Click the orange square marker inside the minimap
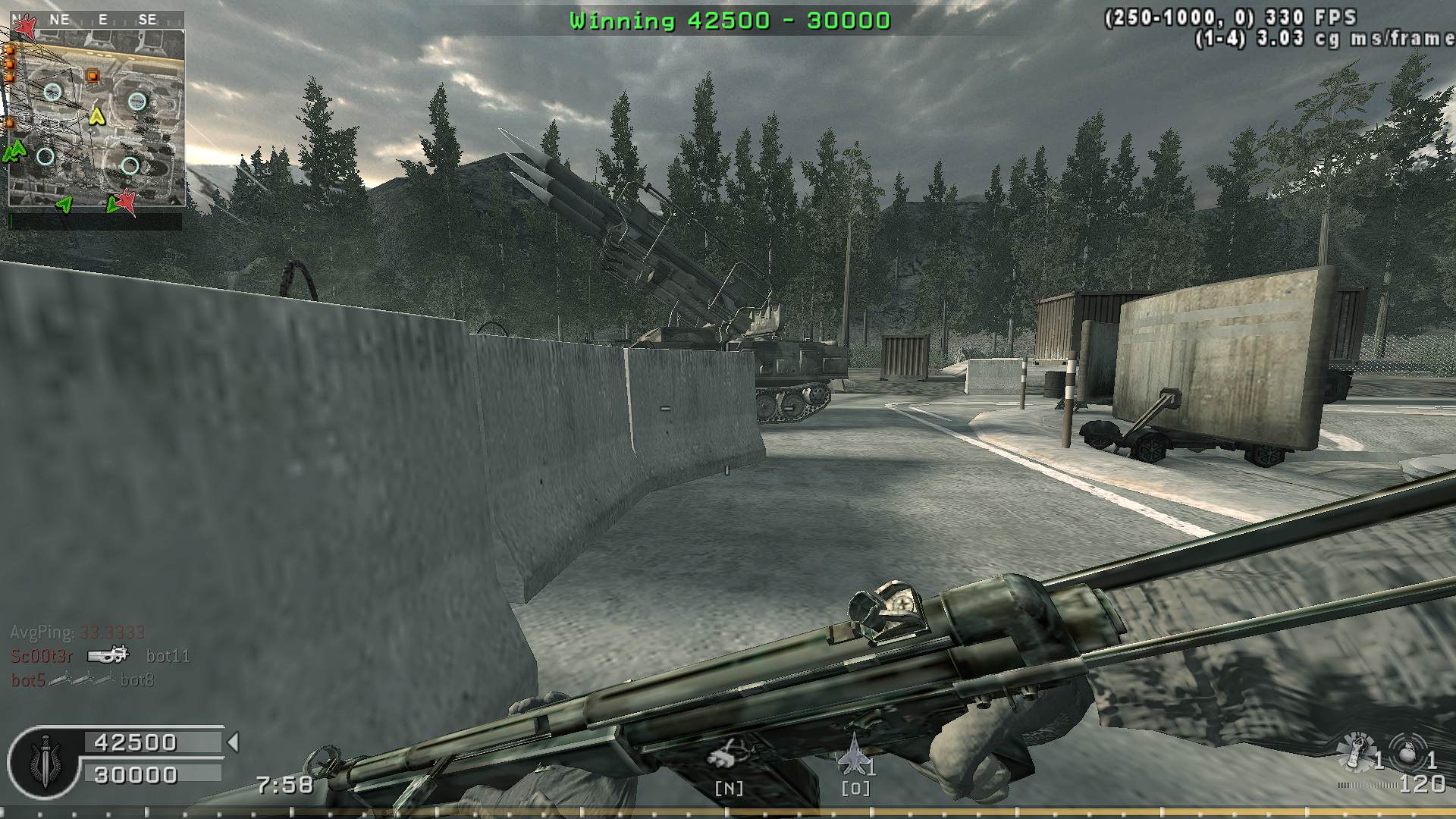Image resolution: width=1456 pixels, height=819 pixels. click(x=93, y=75)
